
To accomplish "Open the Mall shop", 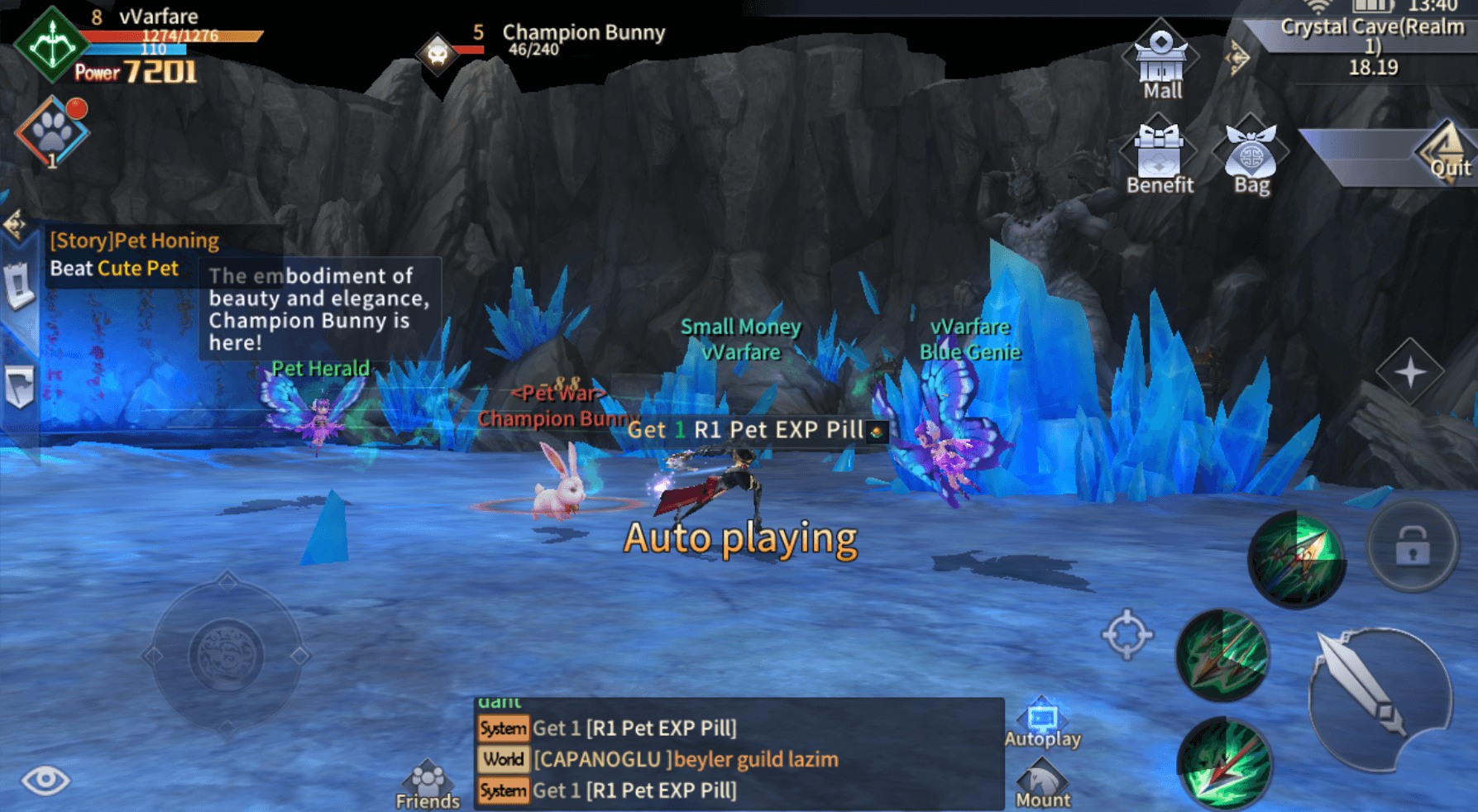I will pos(1160,60).
